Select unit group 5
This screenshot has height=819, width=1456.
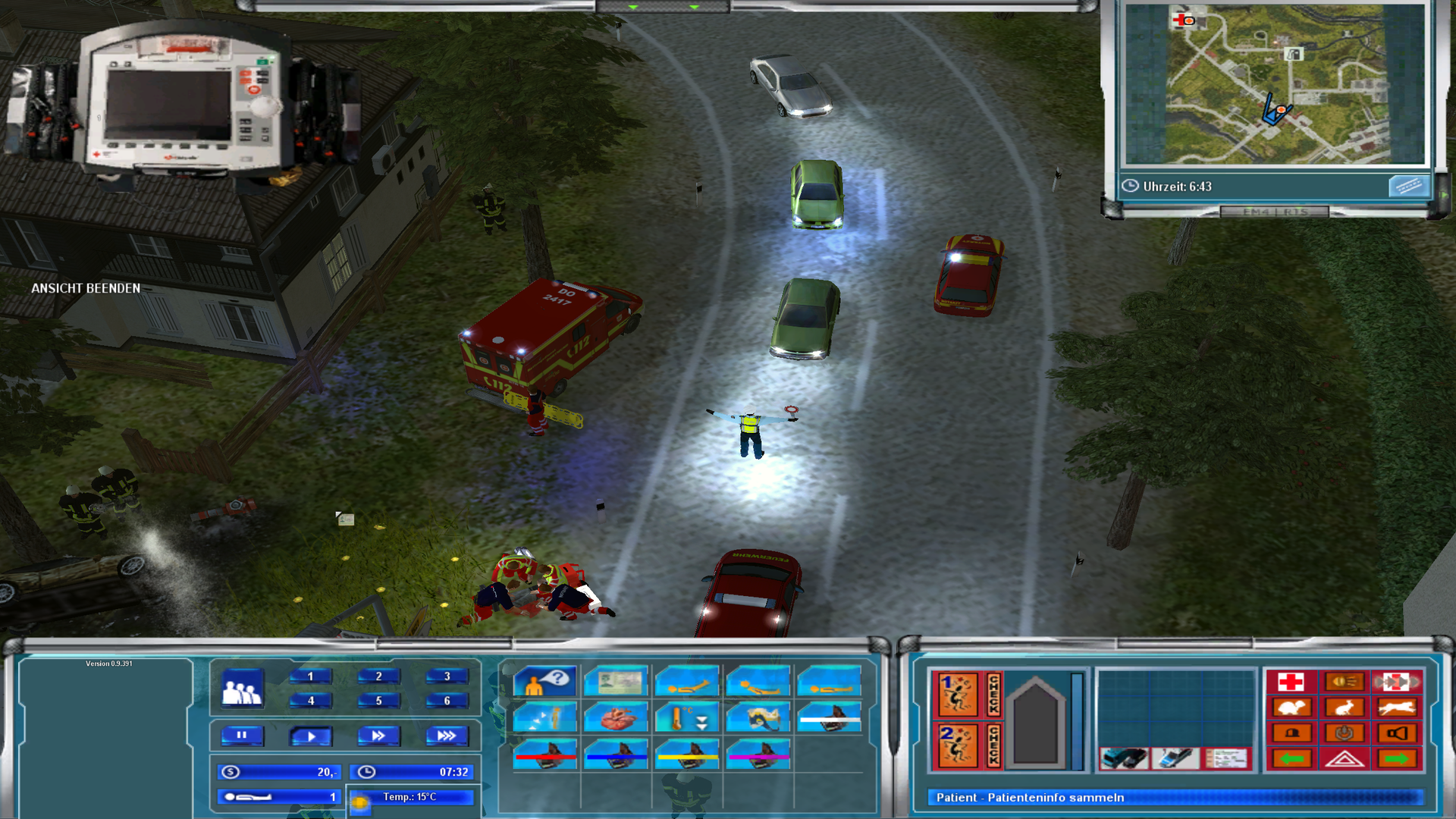point(378,701)
